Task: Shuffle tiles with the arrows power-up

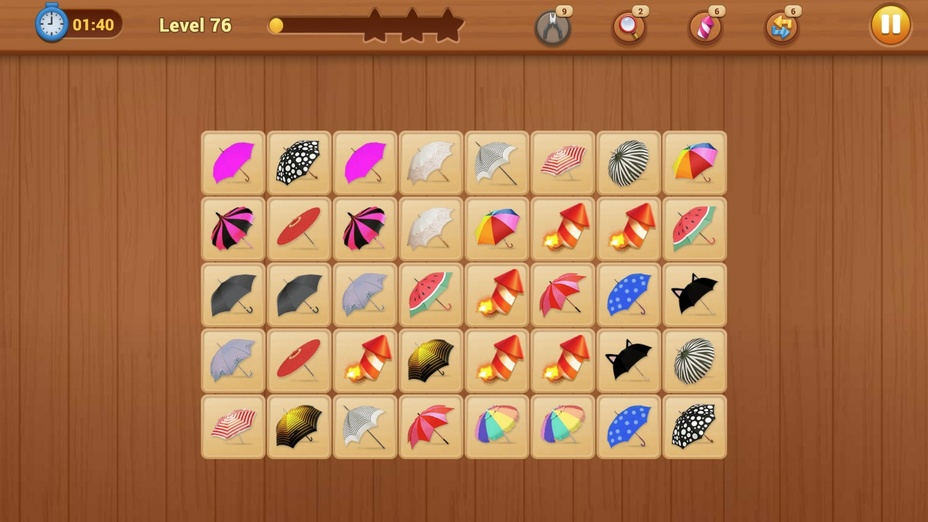Action: [x=781, y=27]
